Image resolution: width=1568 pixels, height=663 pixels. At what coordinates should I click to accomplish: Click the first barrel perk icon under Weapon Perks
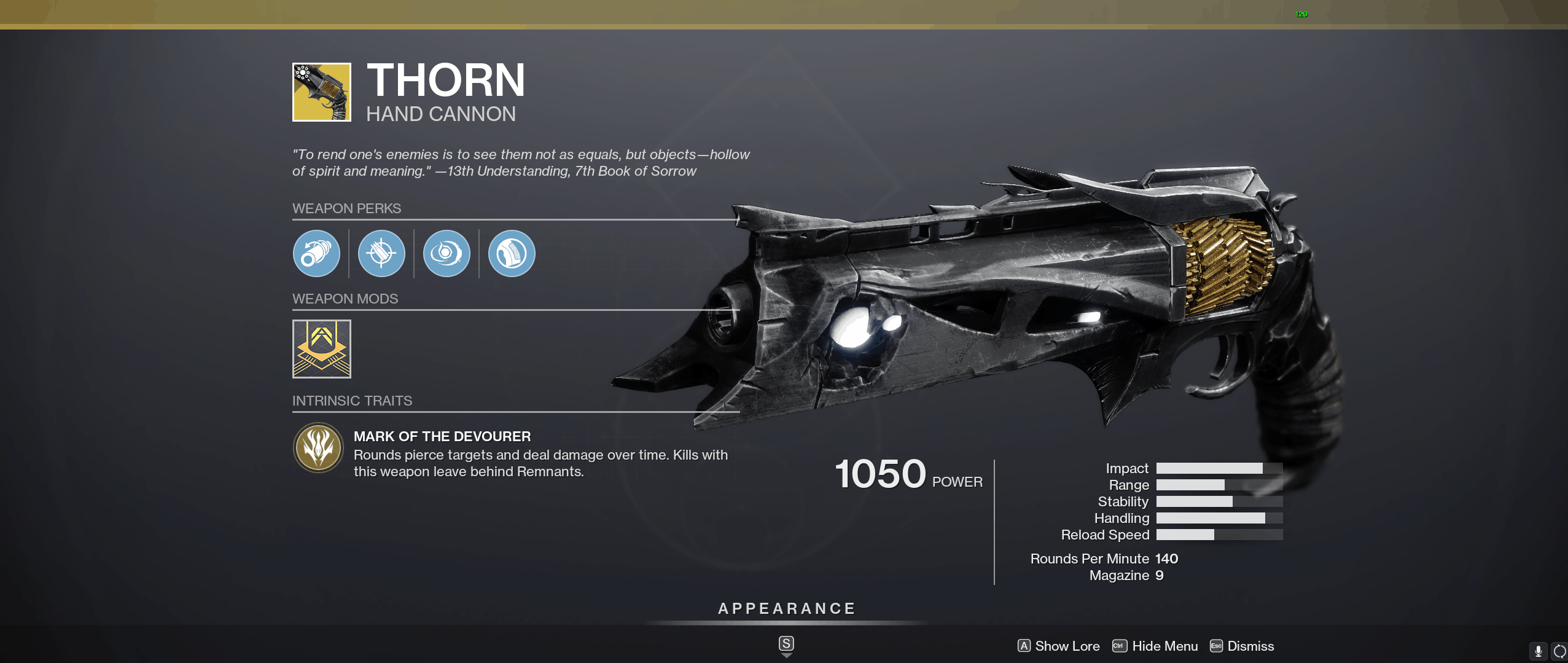point(318,253)
